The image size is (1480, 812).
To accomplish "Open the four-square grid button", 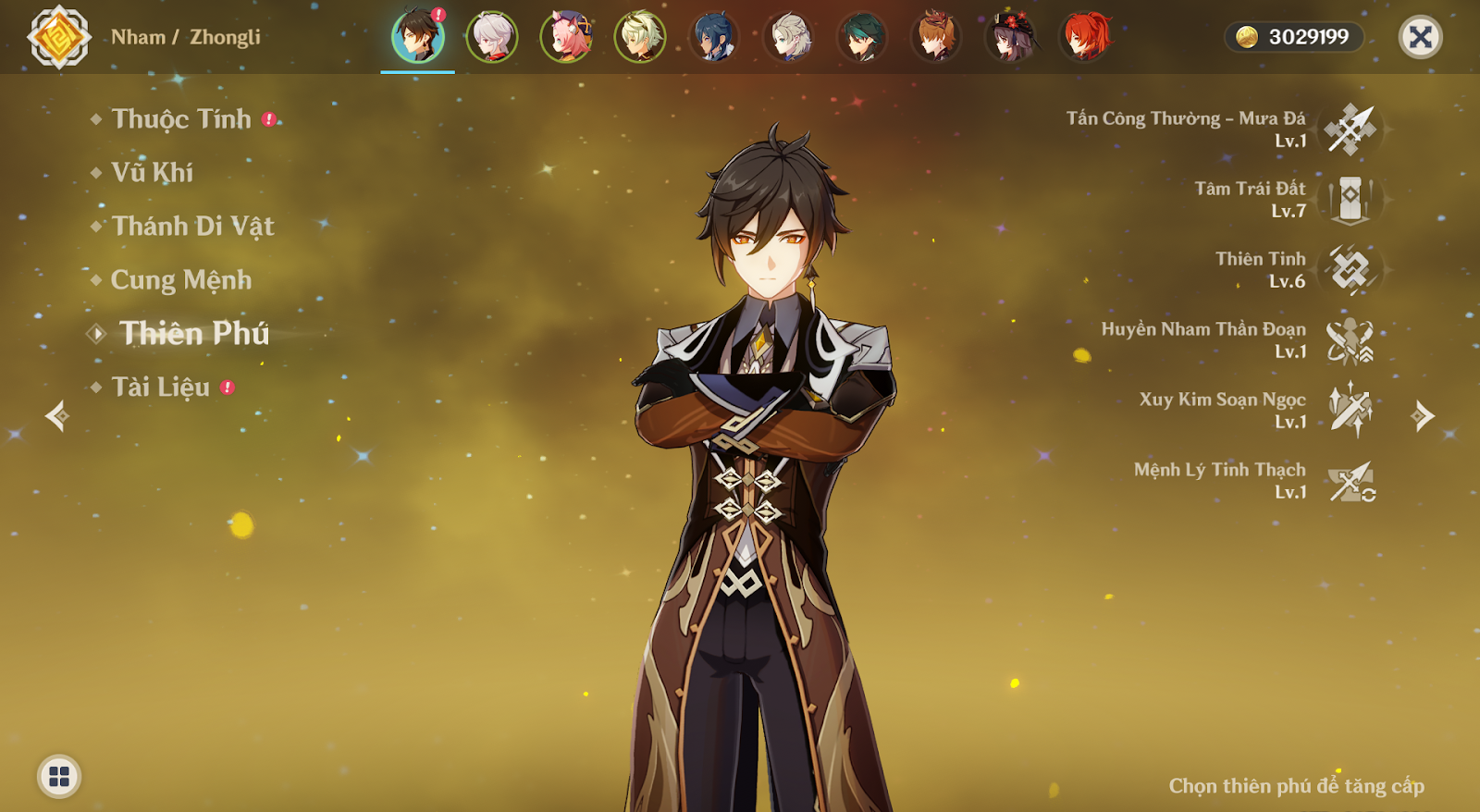I will [x=59, y=776].
